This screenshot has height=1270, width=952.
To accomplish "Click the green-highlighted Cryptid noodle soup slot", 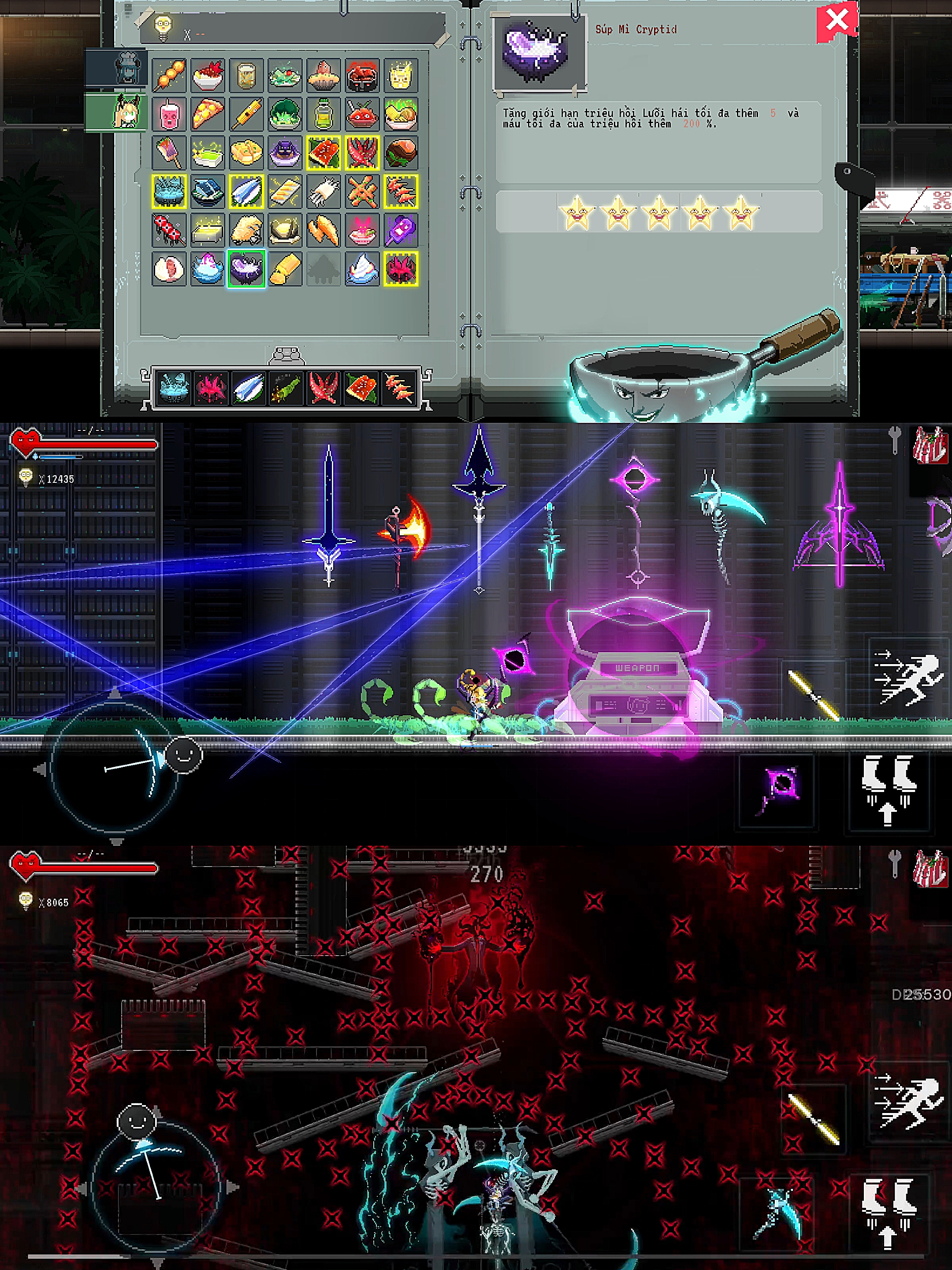I will coord(246,268).
